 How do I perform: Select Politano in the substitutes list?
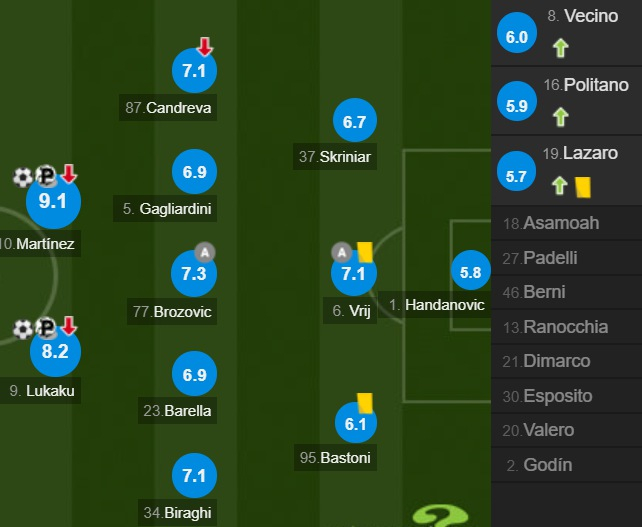click(x=566, y=103)
